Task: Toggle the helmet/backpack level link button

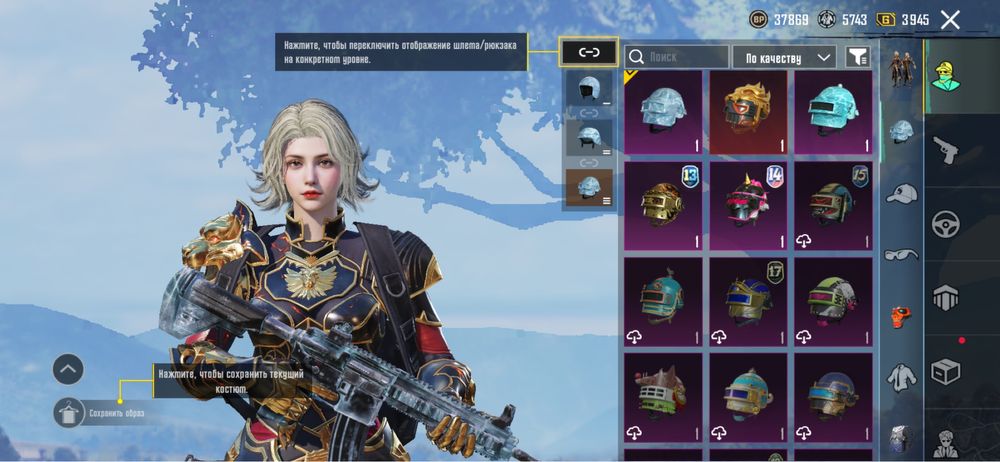Action: [x=588, y=52]
